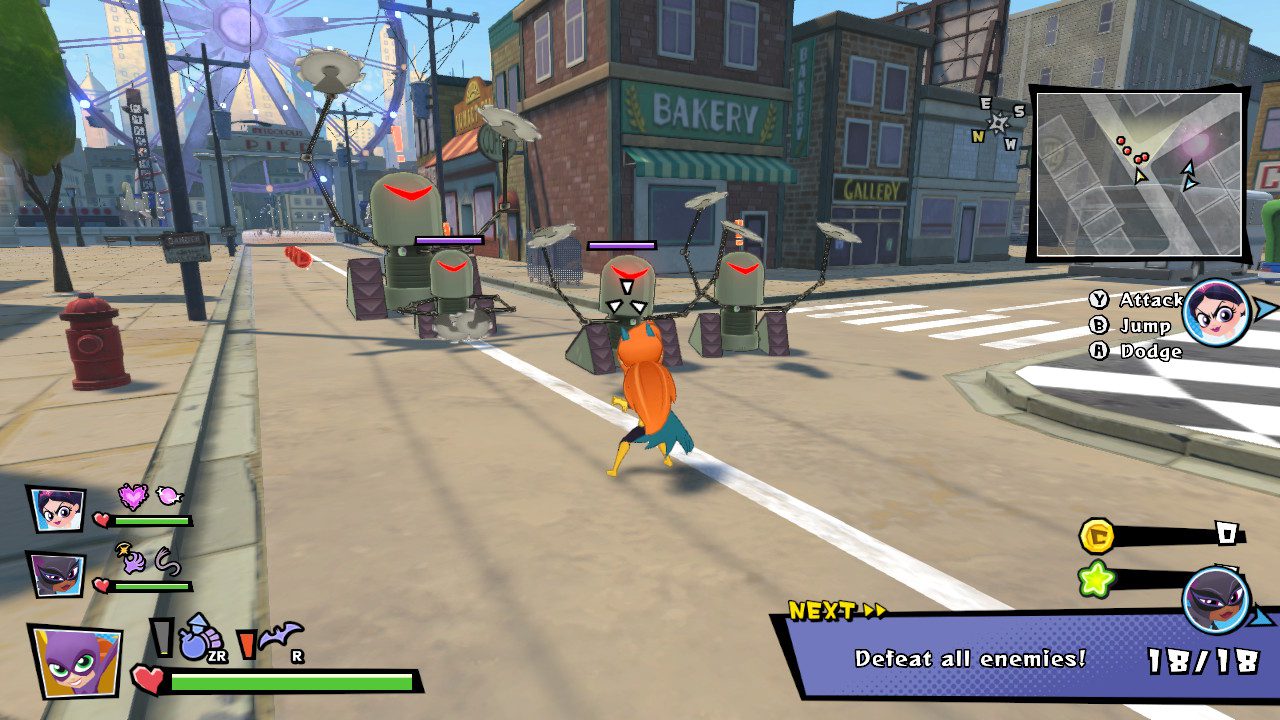
Task: Click the pink wrapped candy skill icon
Action: [x=169, y=494]
